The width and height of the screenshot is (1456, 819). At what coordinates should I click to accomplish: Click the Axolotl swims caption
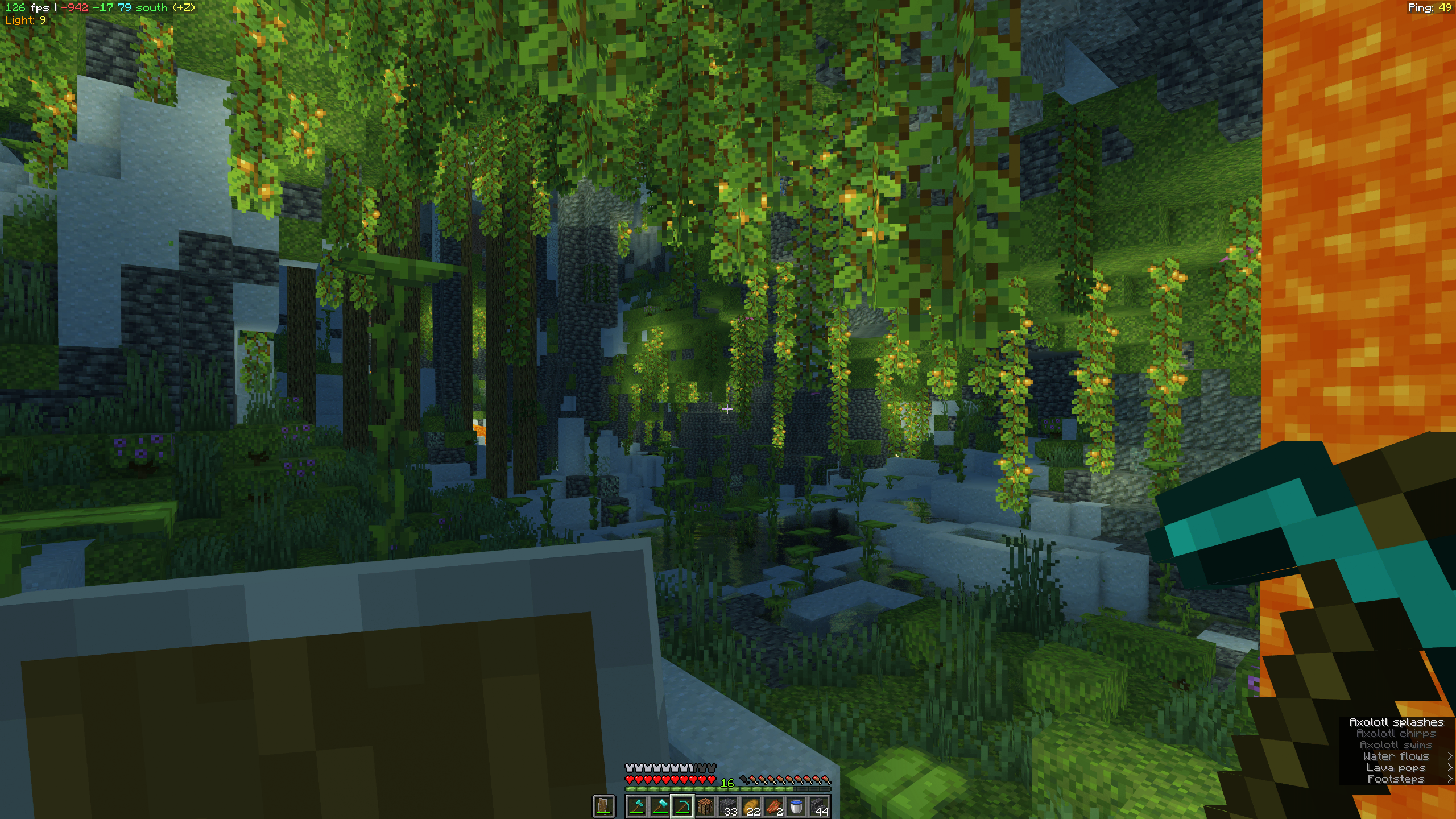(x=1396, y=745)
